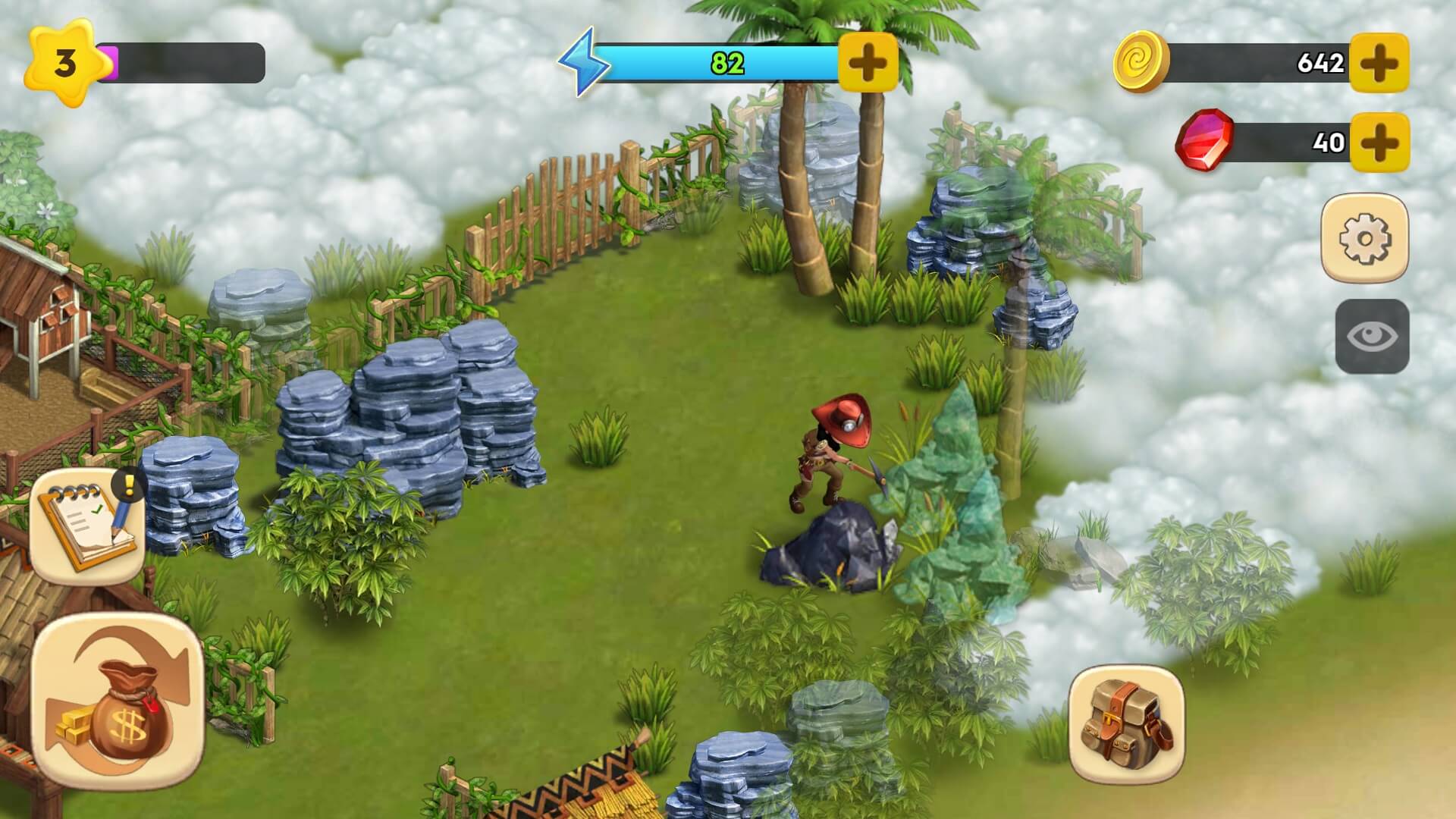Buy more gold coins with the plus button
This screenshot has width=1456, height=819.
[x=1379, y=62]
